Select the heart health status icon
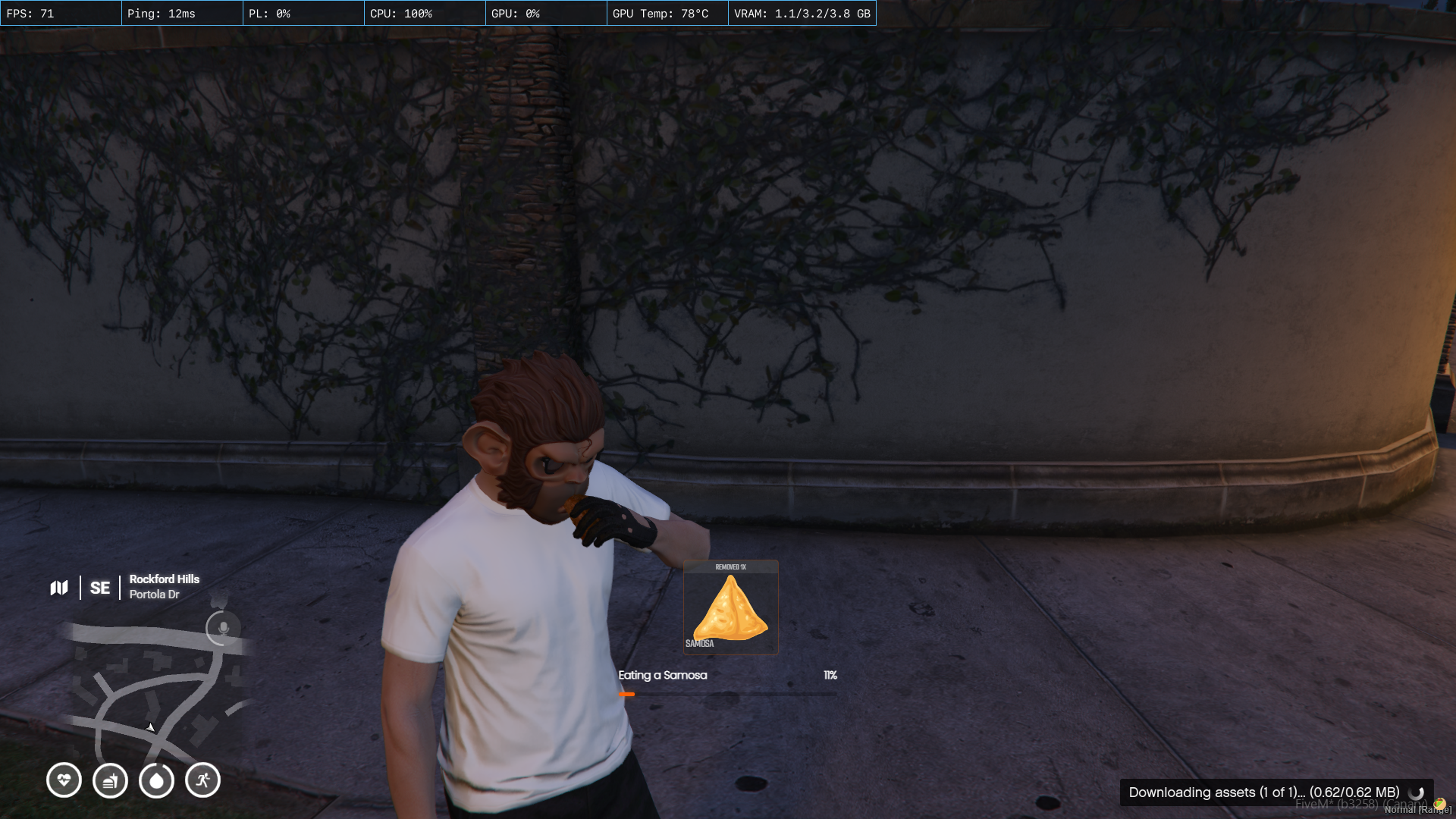 (x=64, y=780)
